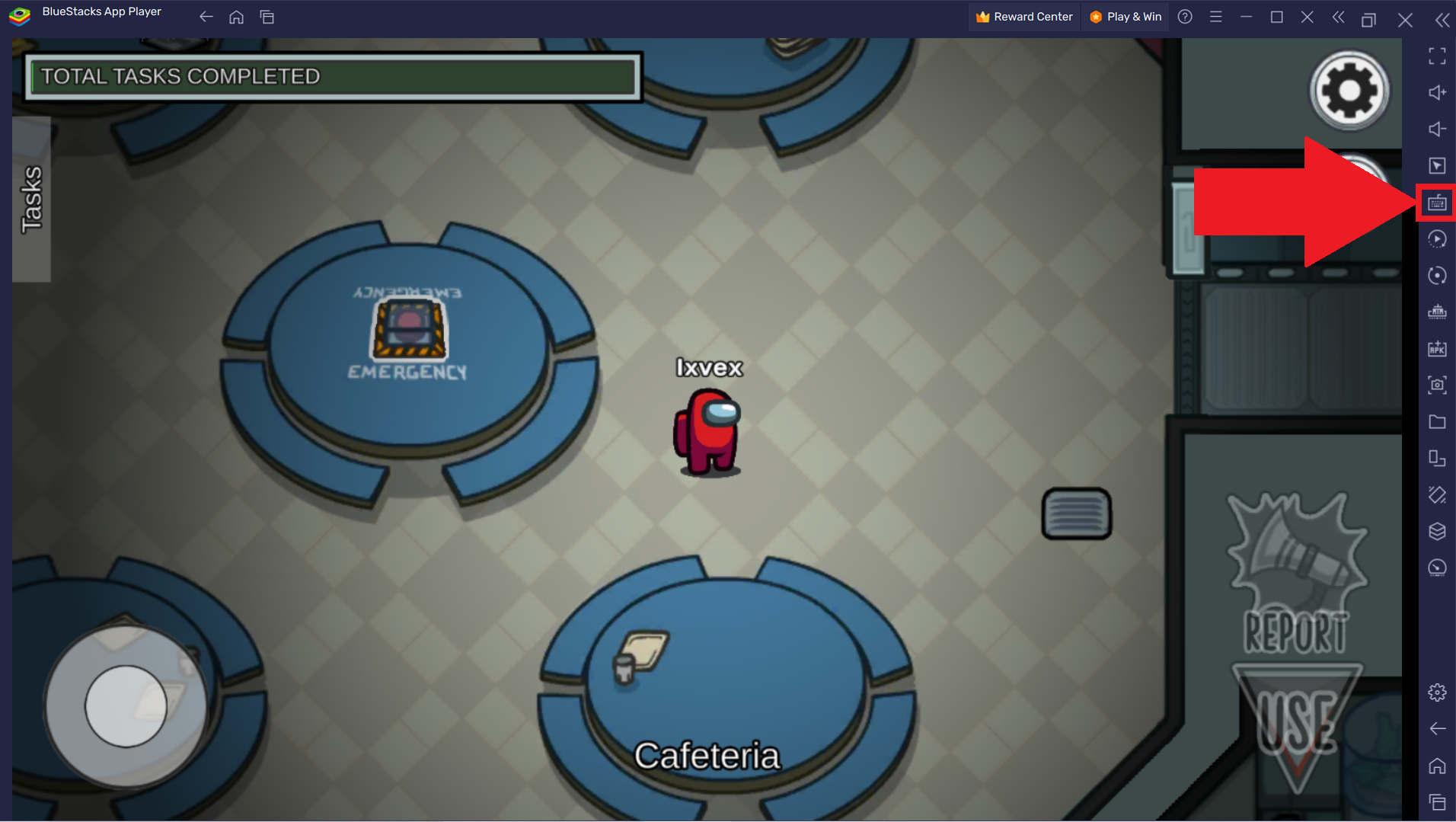Increase volume using the sidebar icon
This screenshot has height=822, width=1456.
1438,91
